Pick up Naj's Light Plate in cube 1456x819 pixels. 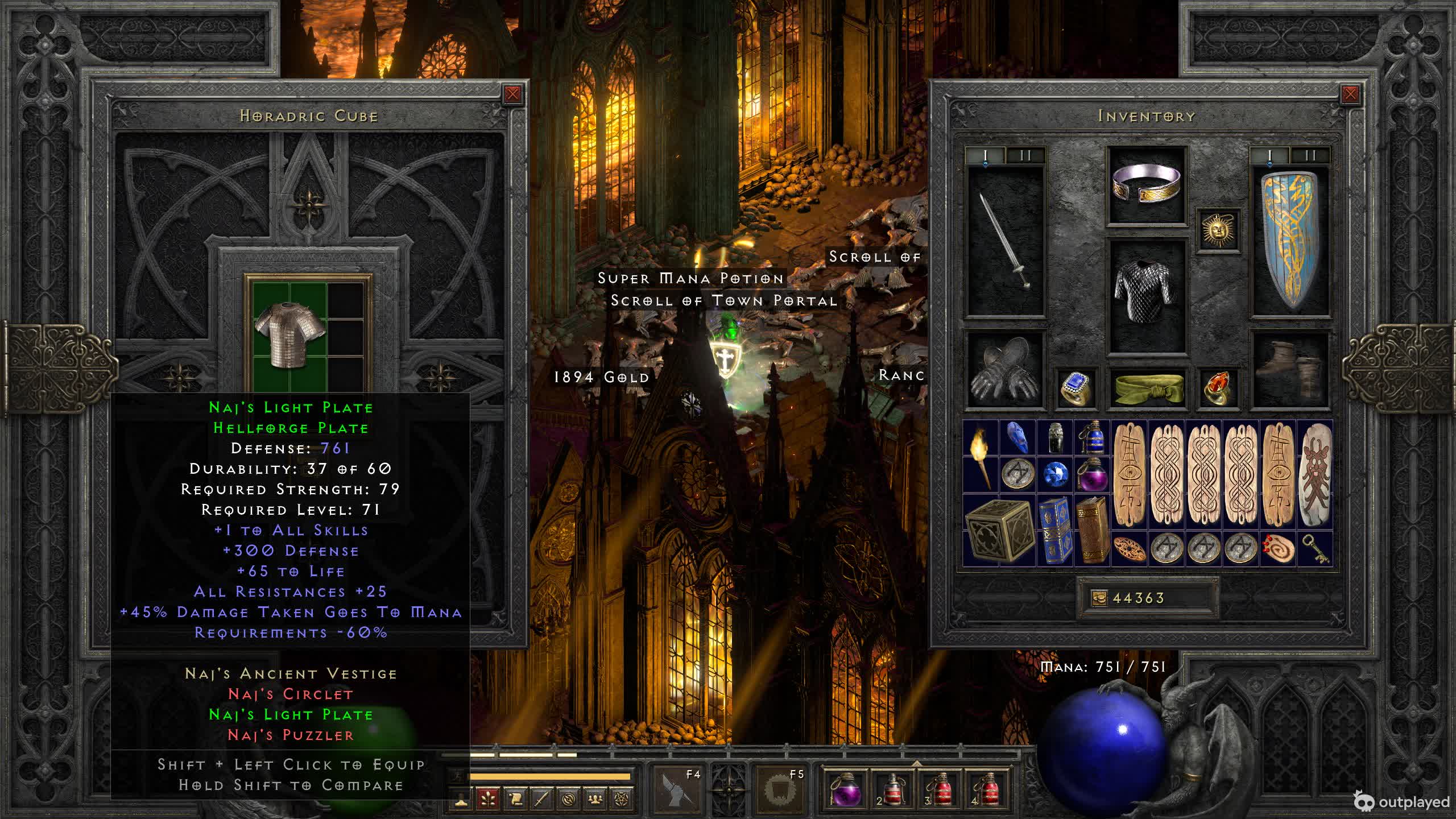coord(289,335)
